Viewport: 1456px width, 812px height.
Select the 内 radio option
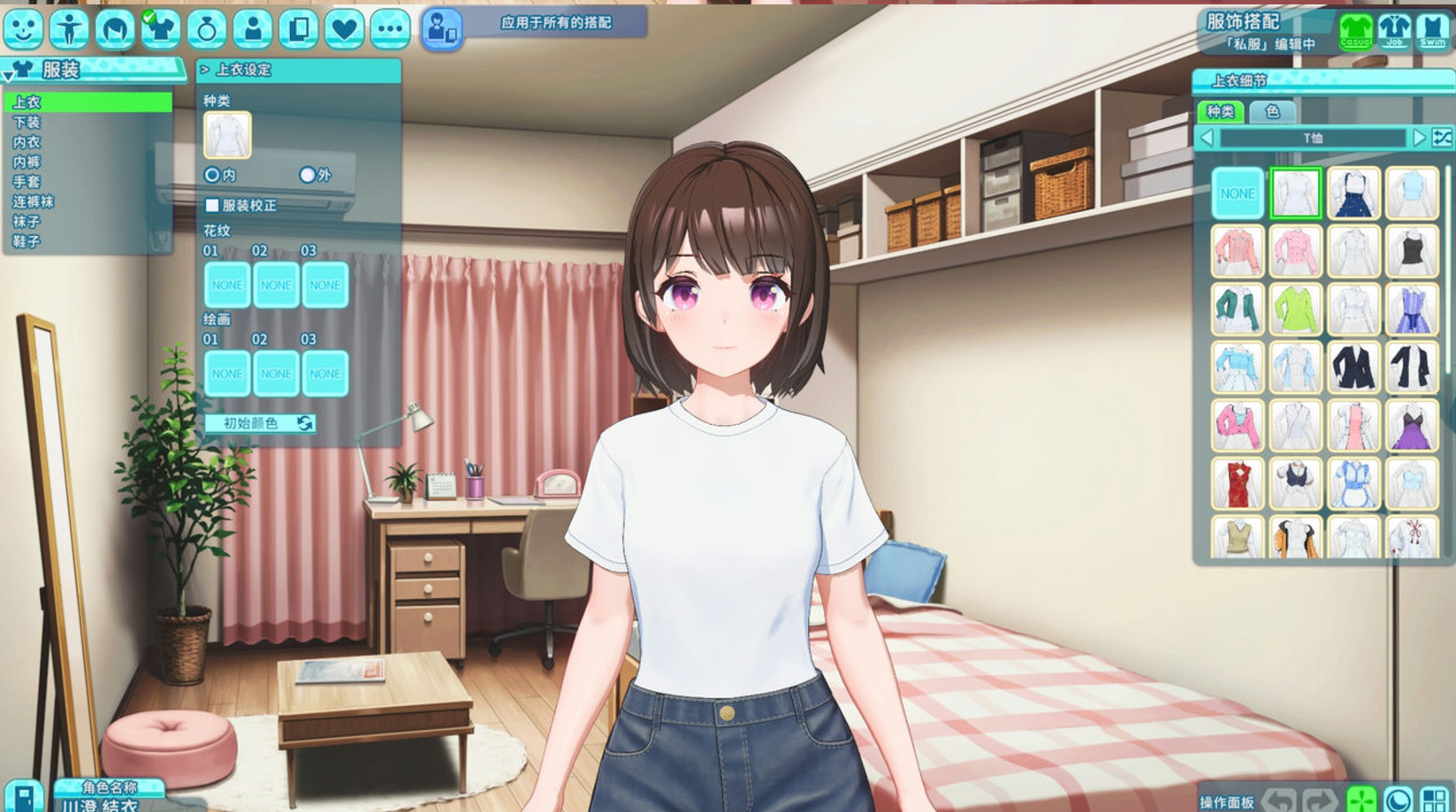(x=212, y=175)
